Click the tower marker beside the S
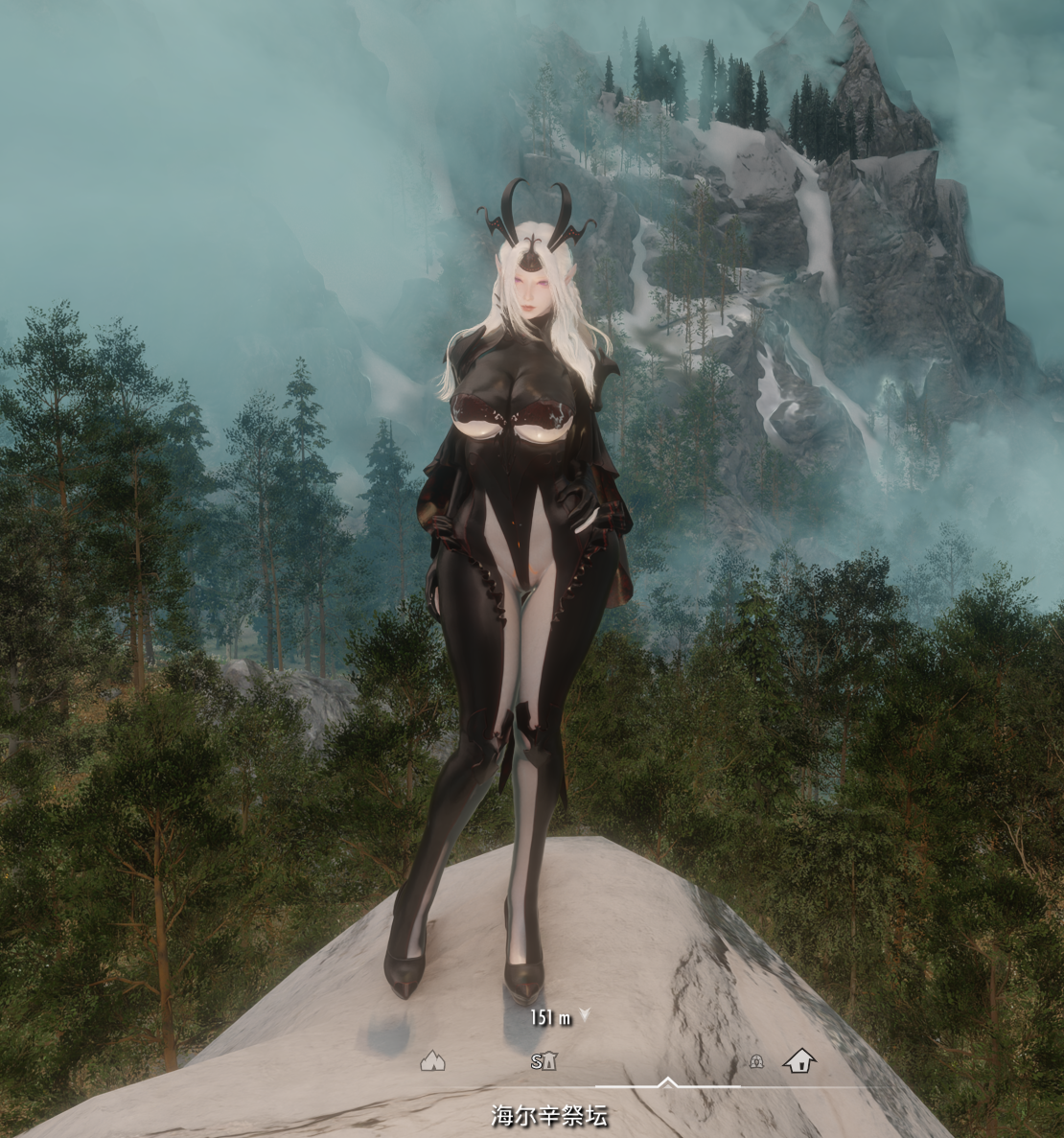 (x=550, y=1061)
